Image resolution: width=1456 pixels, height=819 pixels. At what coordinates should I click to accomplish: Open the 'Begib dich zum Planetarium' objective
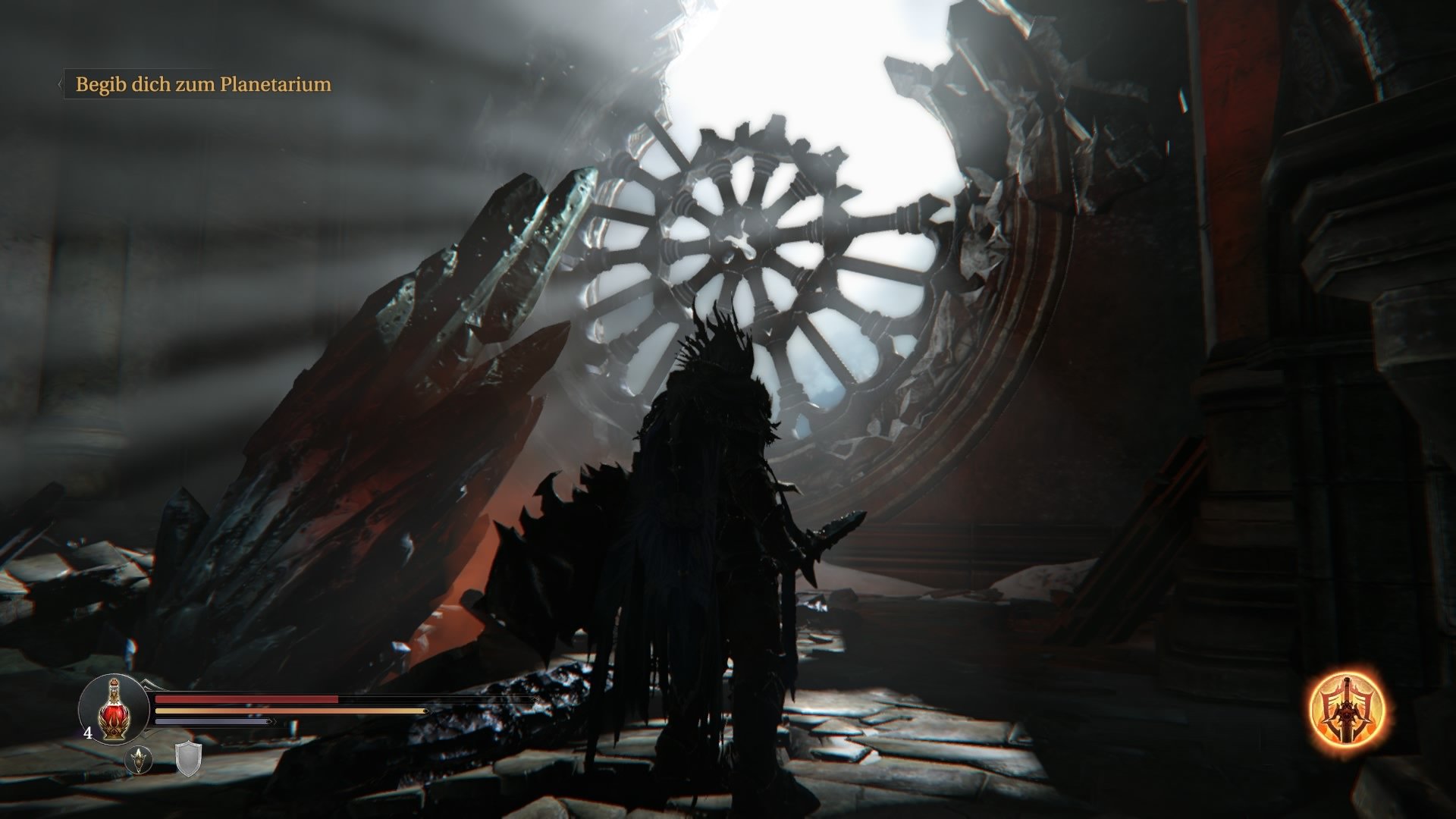point(202,85)
